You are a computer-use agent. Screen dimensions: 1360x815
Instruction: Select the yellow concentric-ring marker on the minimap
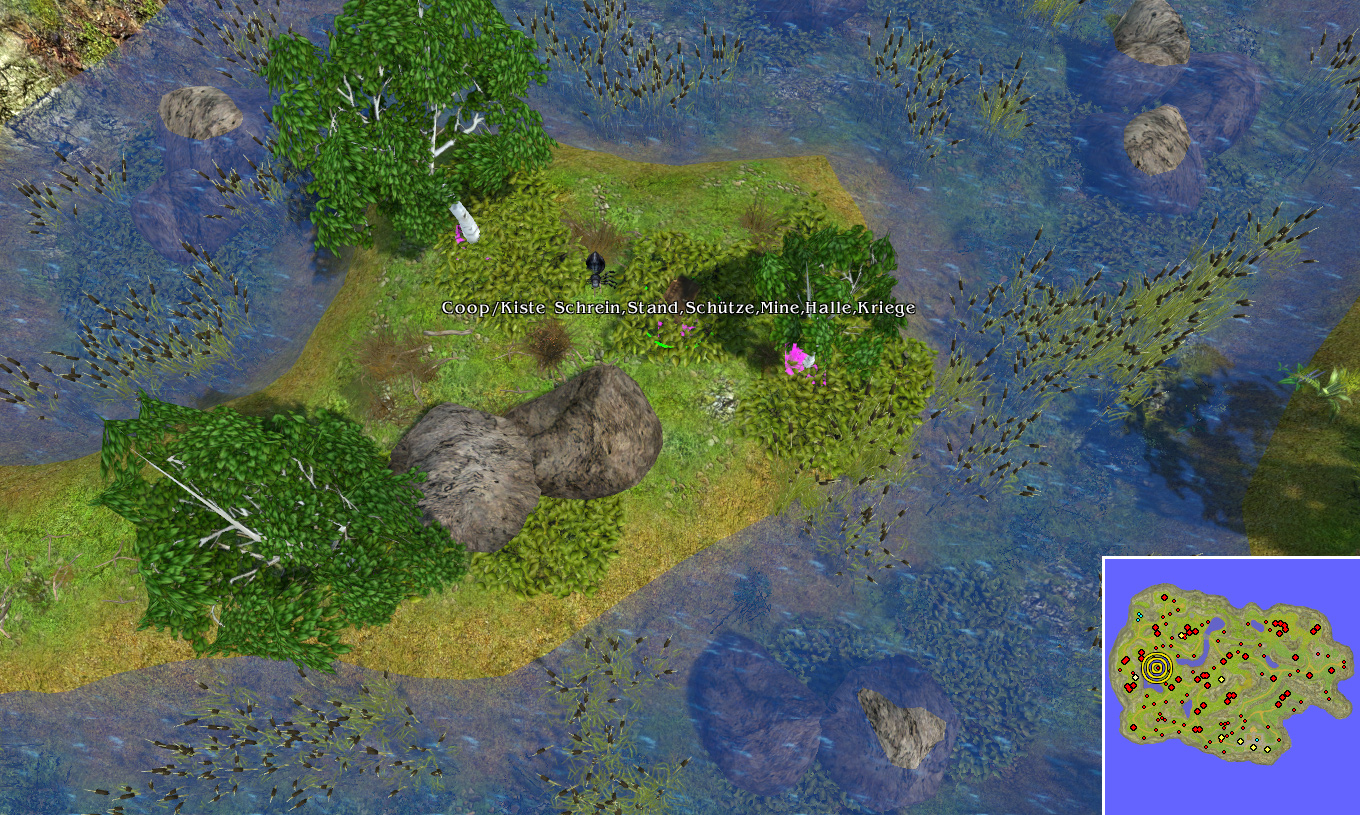click(x=1156, y=667)
